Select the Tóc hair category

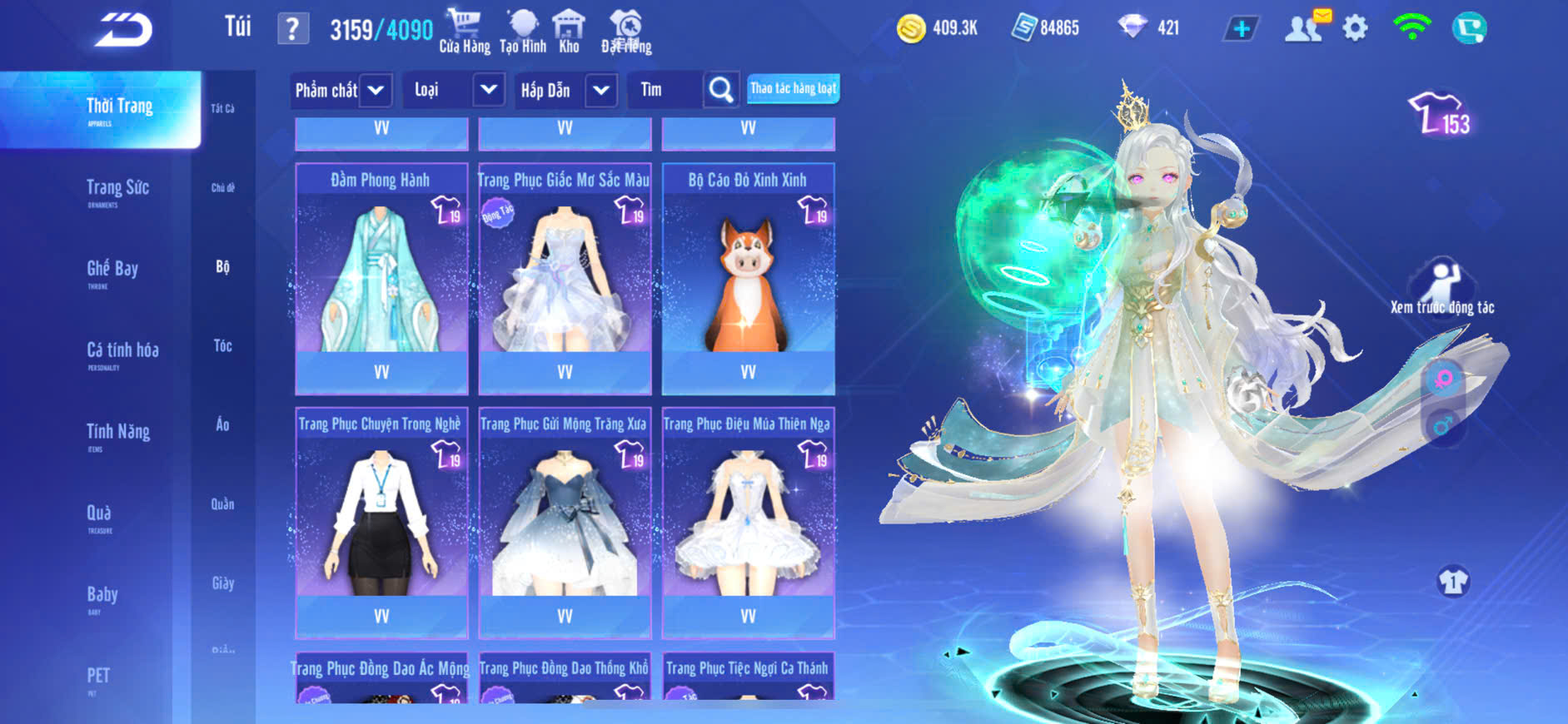pos(222,345)
